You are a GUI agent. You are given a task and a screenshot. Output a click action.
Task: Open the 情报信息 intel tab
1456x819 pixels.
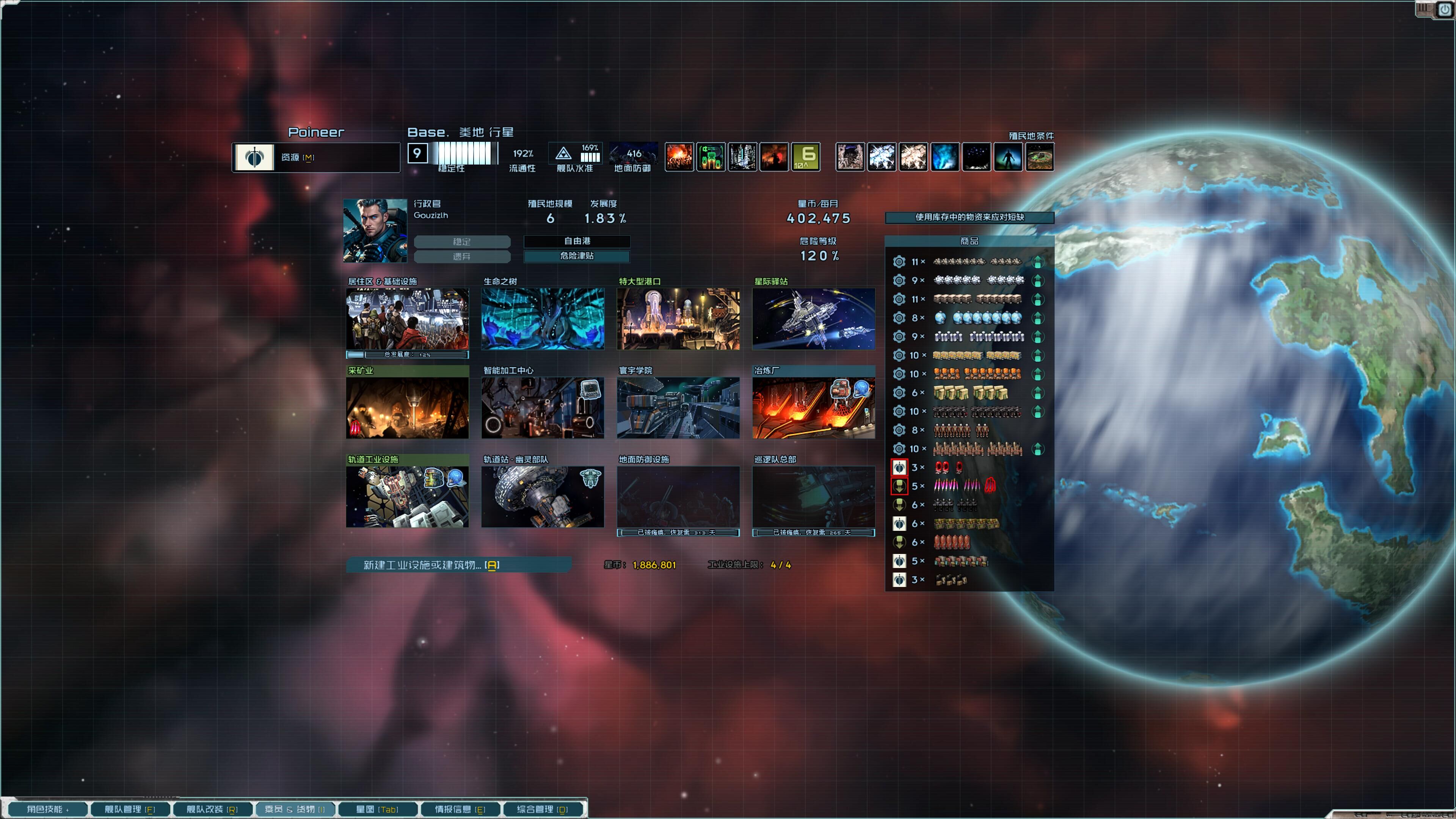pyautogui.click(x=460, y=810)
